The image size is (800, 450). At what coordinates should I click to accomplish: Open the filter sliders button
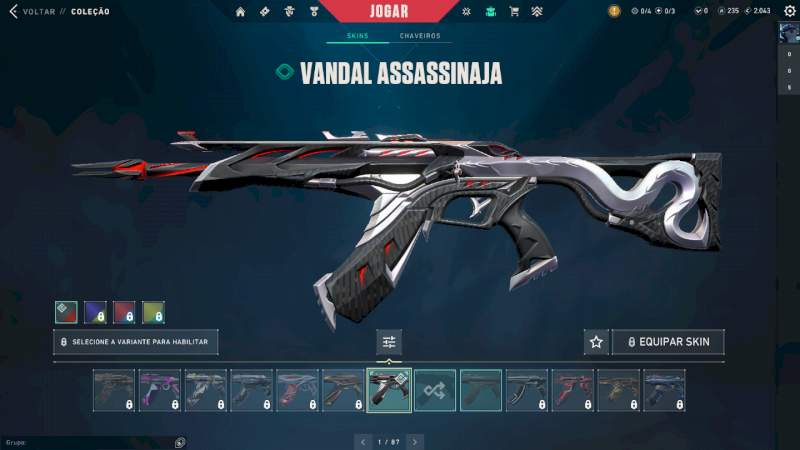pos(389,342)
